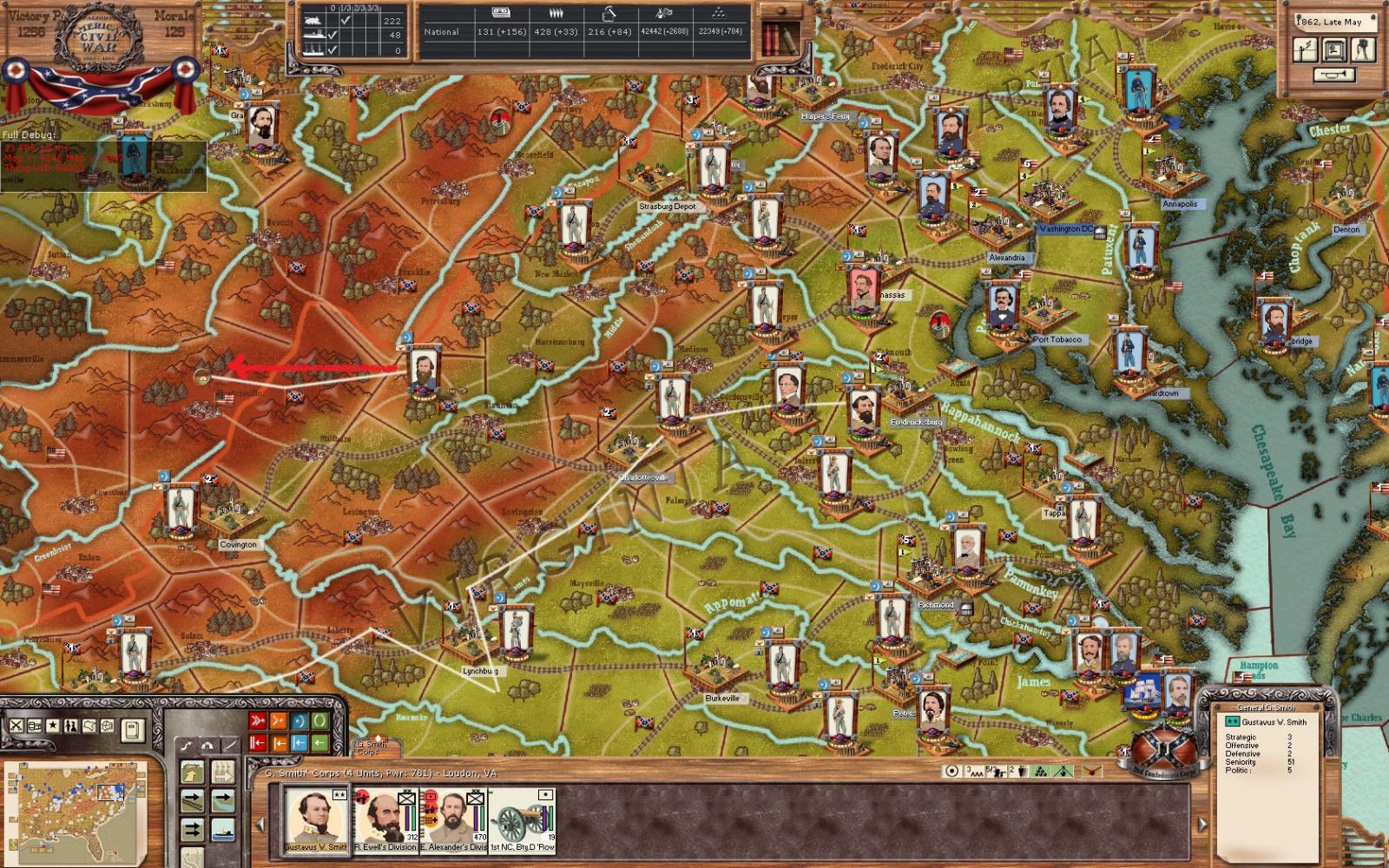Click the supply wagon filter icon
The width and height of the screenshot is (1389, 868).
pos(34,727)
